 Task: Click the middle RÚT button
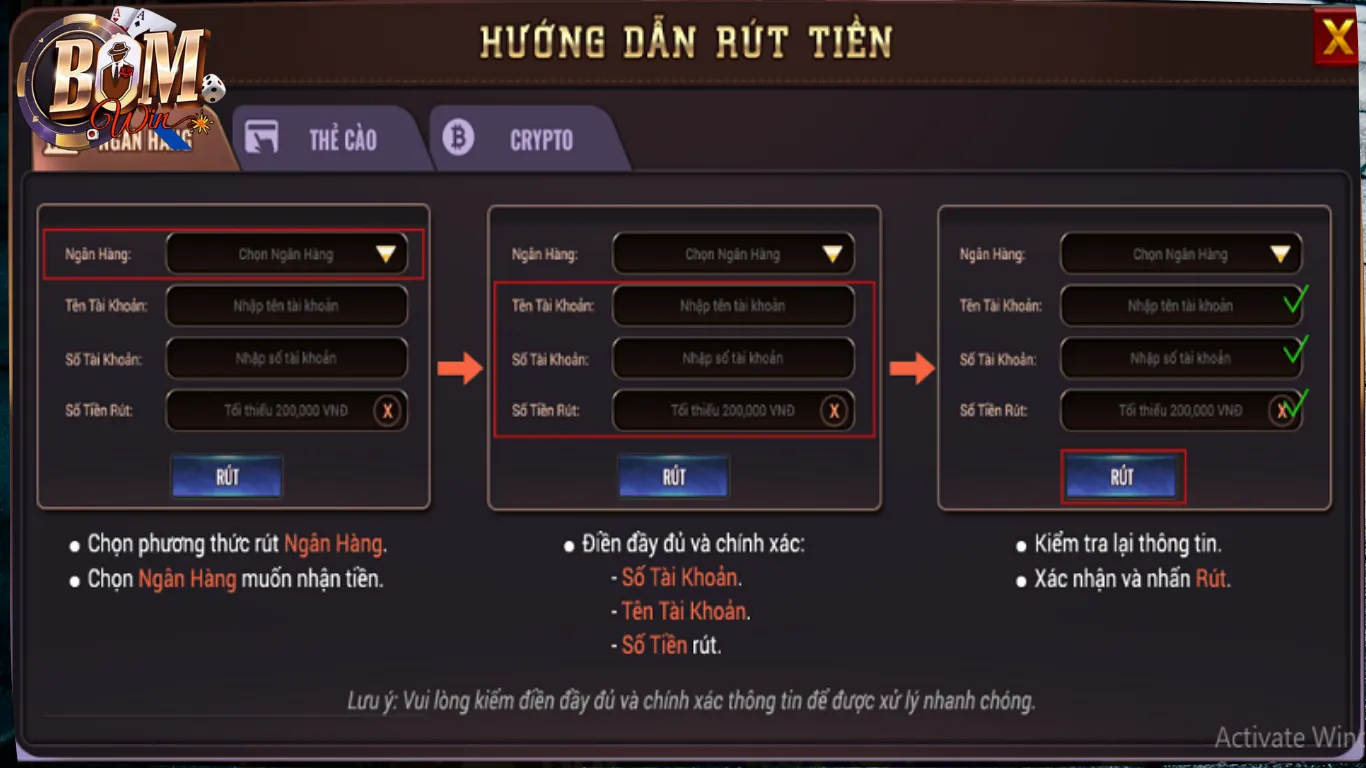(673, 477)
